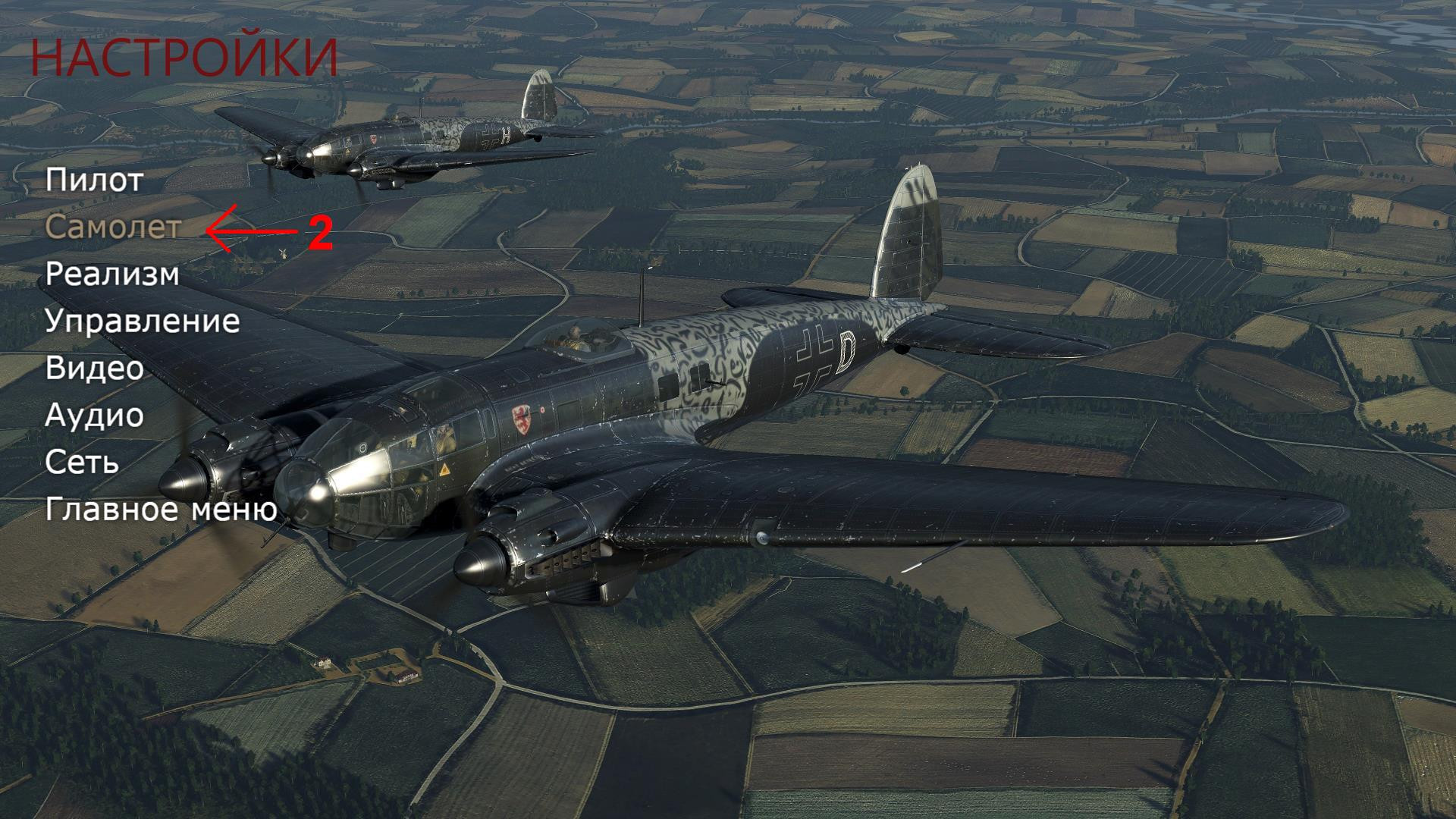
Task: Choose the Аудио menu entry
Action: (x=95, y=416)
